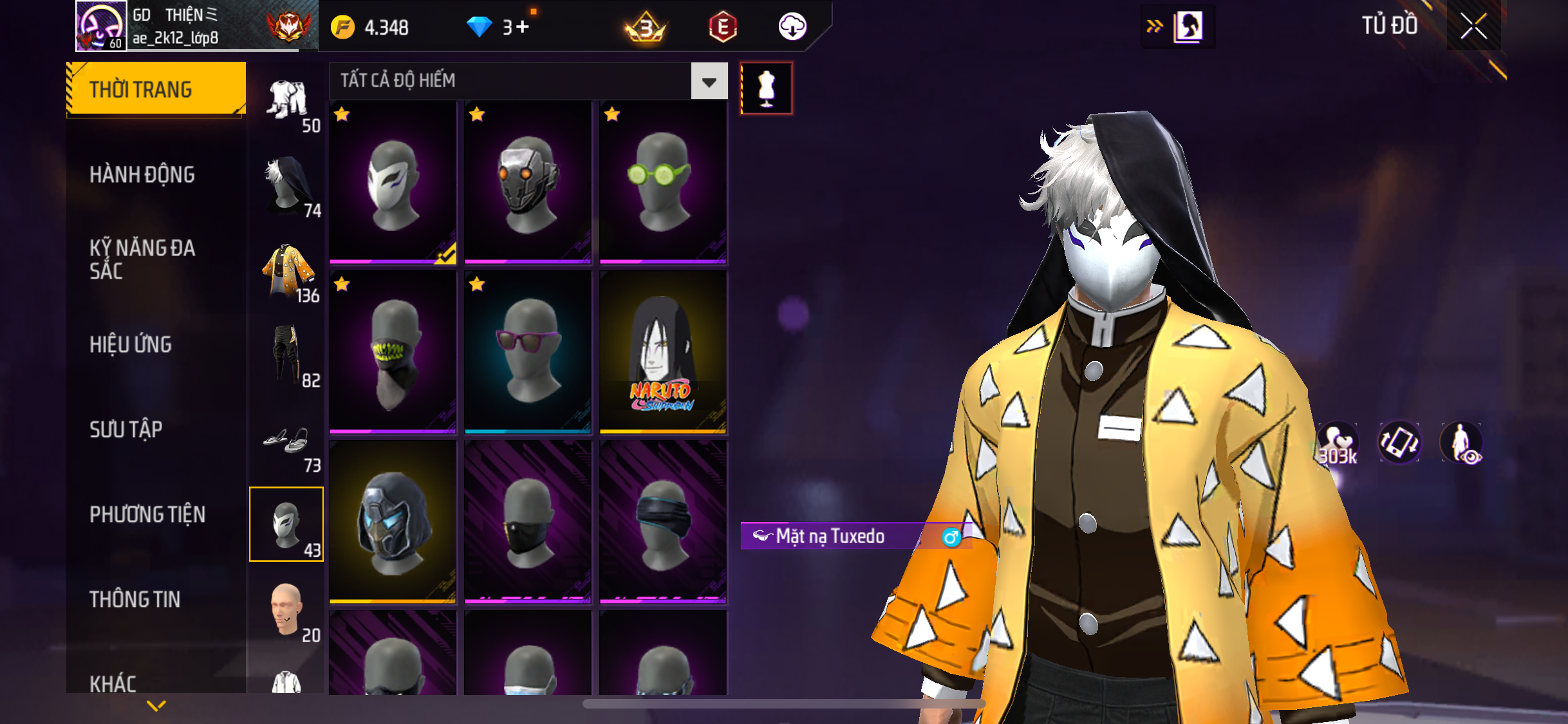Toggle the character rotate view icon

click(x=1399, y=443)
